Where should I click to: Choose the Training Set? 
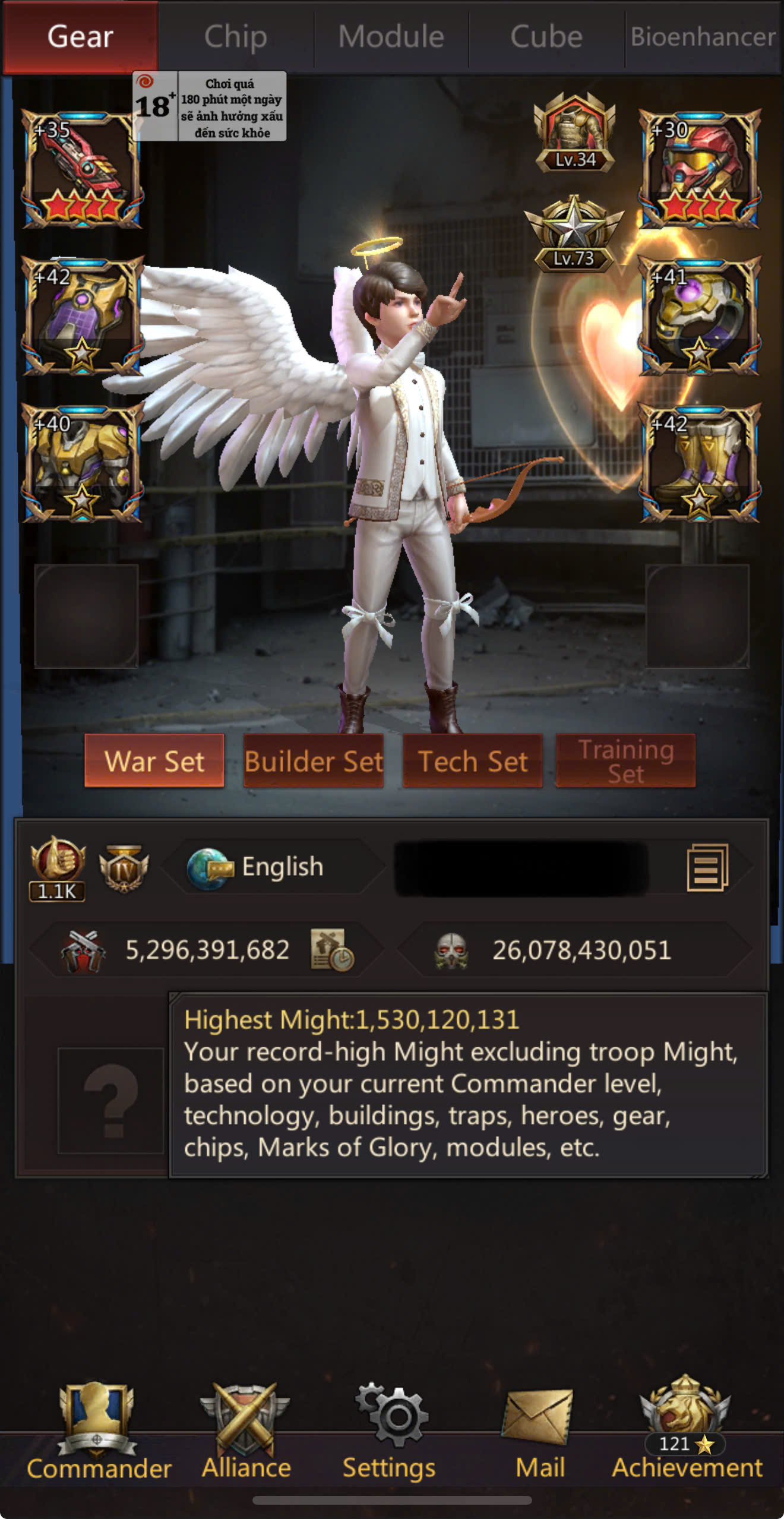[625, 761]
